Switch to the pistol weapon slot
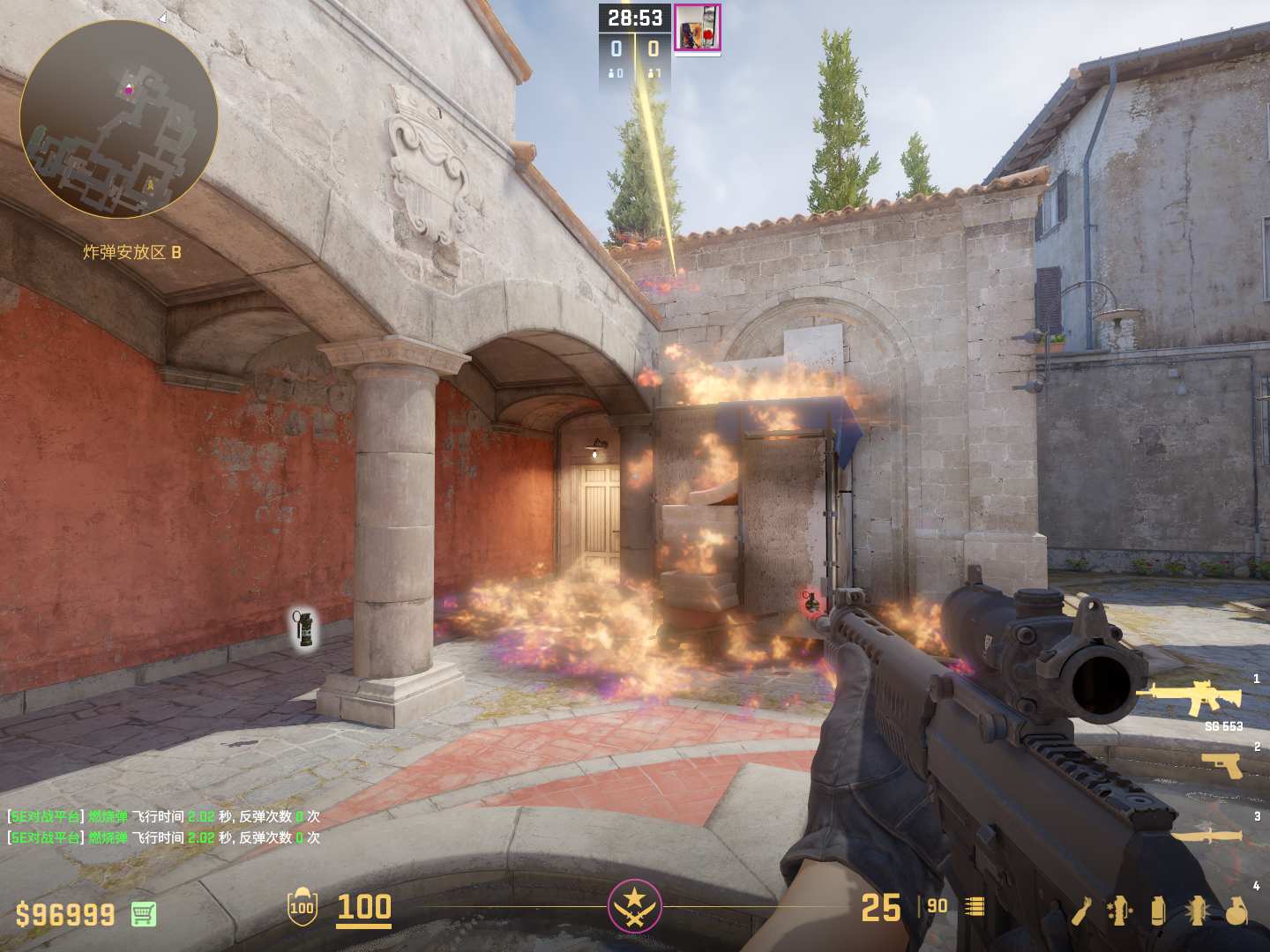The width and height of the screenshot is (1270, 952). [1222, 764]
